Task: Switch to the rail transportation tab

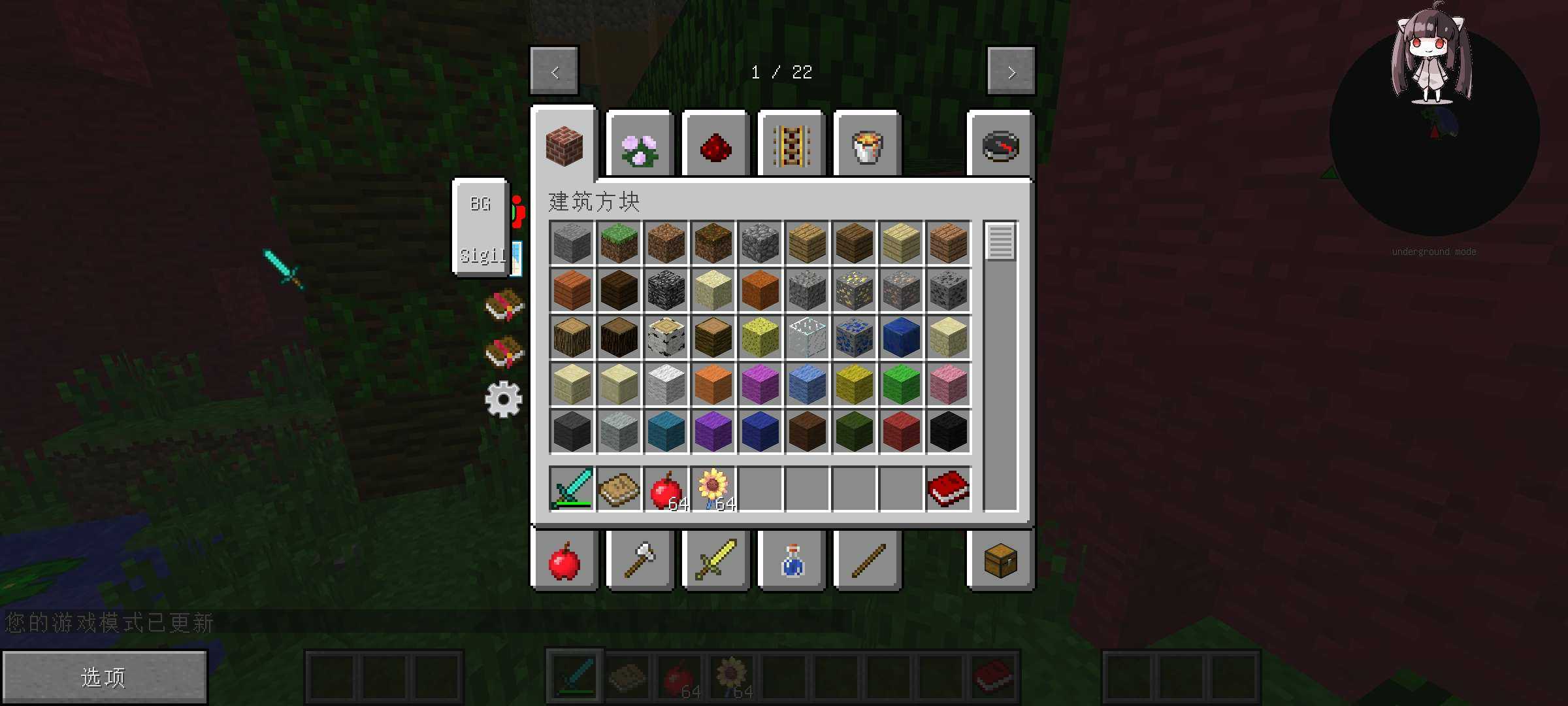Action: (791, 146)
